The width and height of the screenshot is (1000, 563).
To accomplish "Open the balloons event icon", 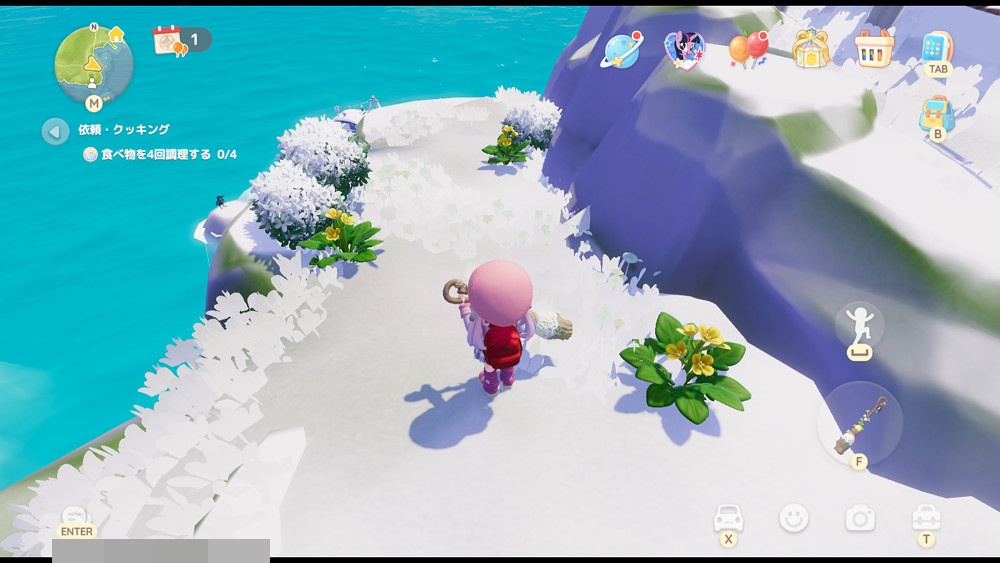I will click(x=747, y=48).
